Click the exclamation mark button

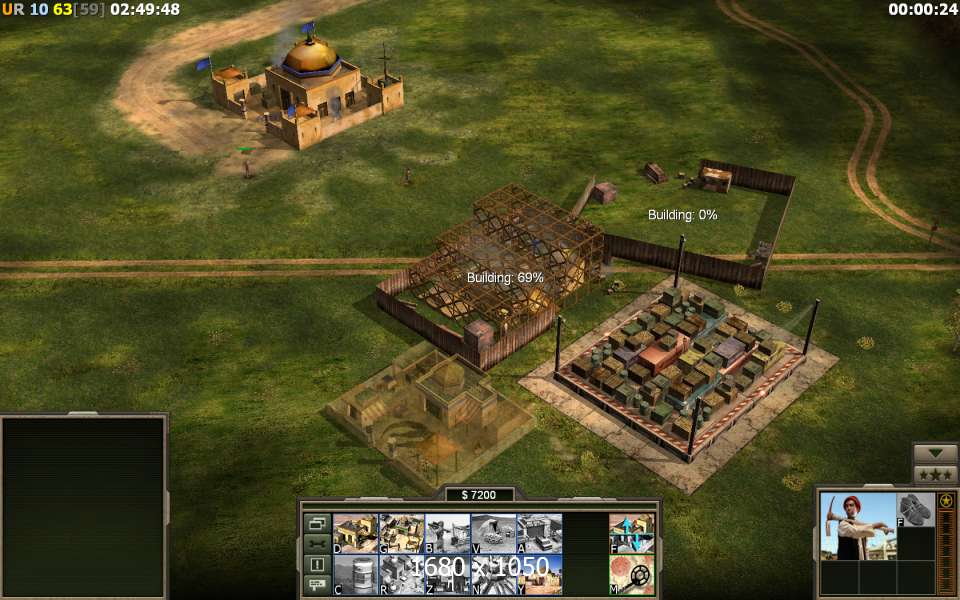tap(317, 564)
